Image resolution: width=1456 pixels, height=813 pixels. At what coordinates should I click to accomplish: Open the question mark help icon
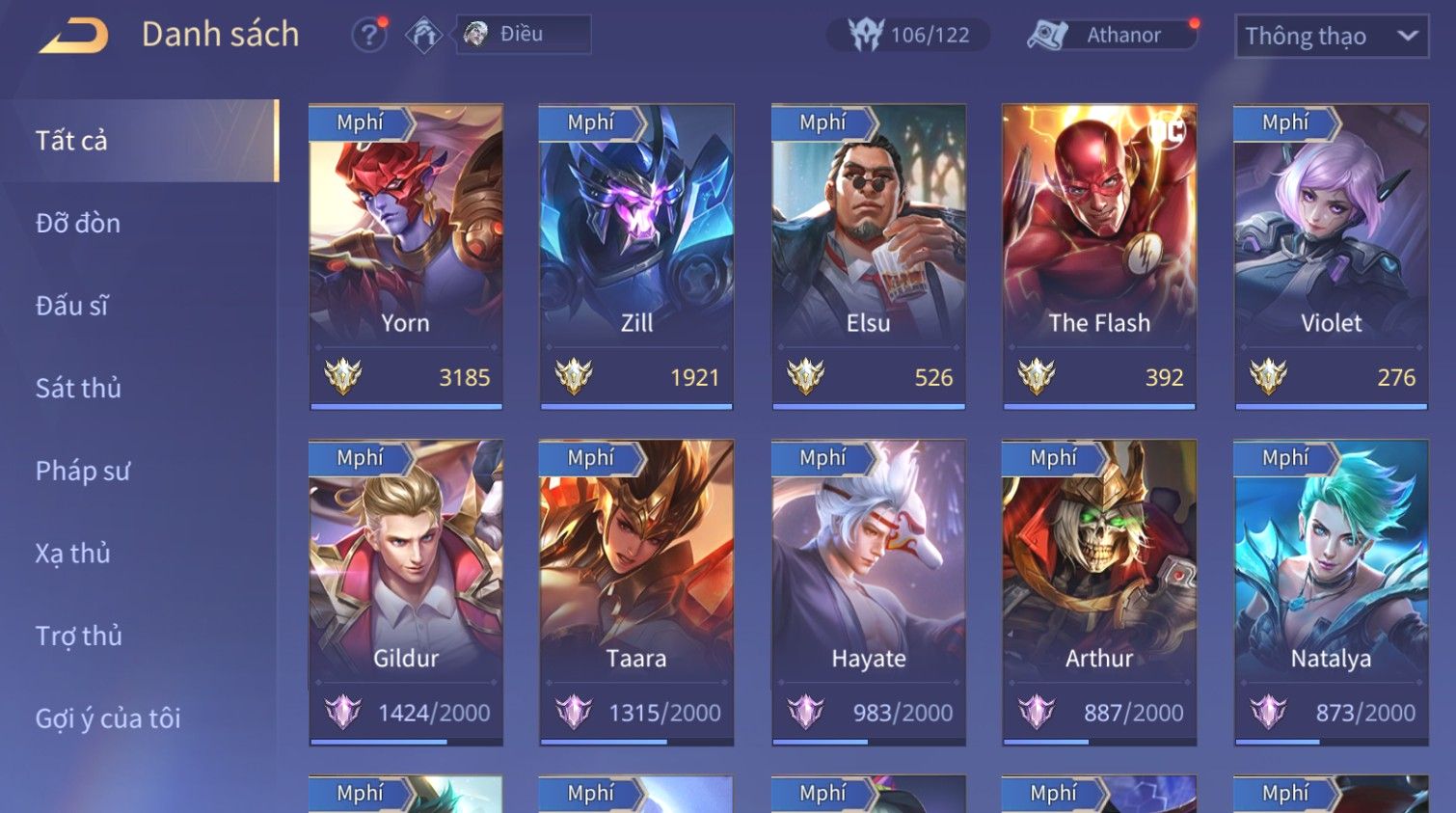(367, 36)
